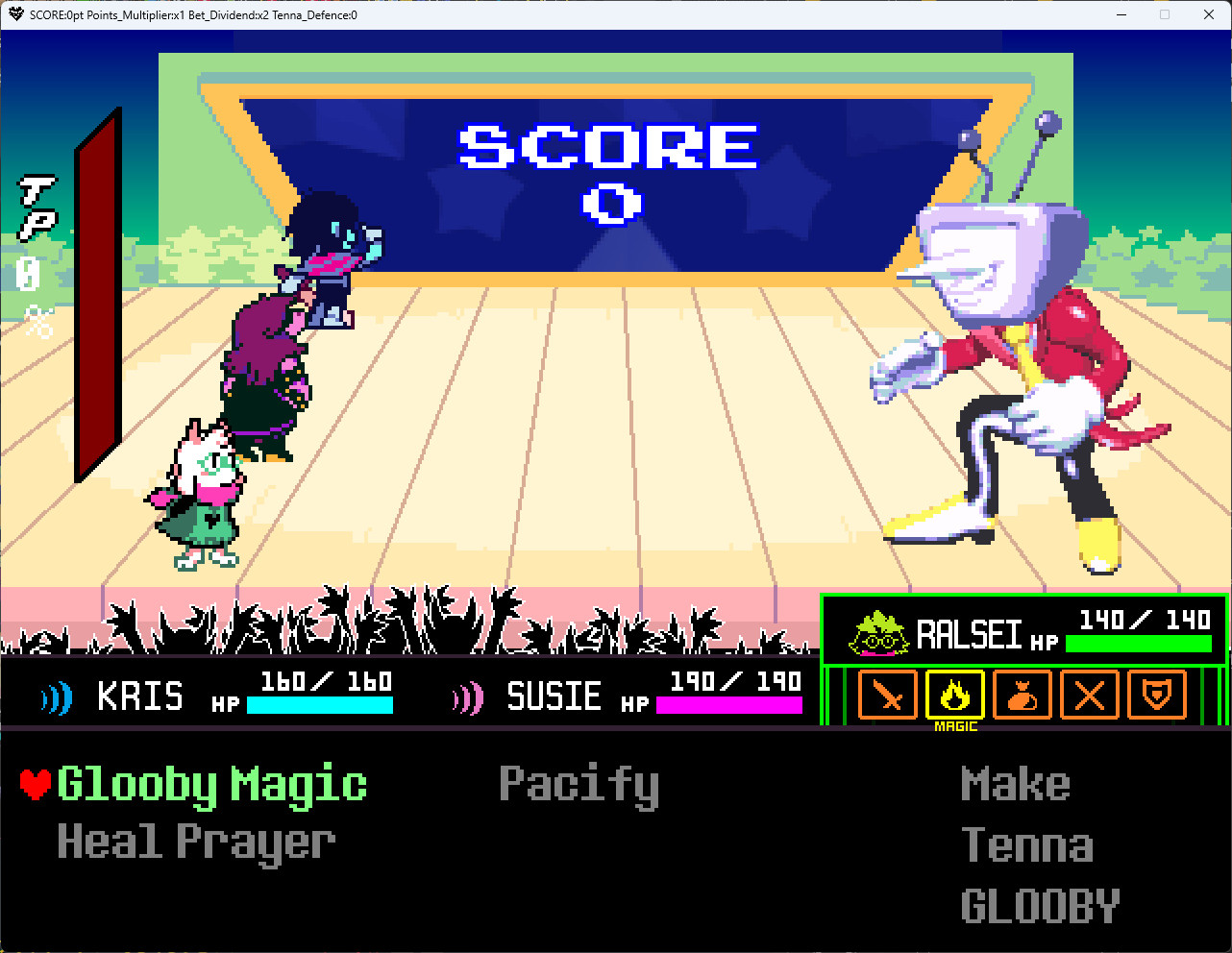Click the highlighted Magic flame icon
1232x953 pixels.
(954, 695)
